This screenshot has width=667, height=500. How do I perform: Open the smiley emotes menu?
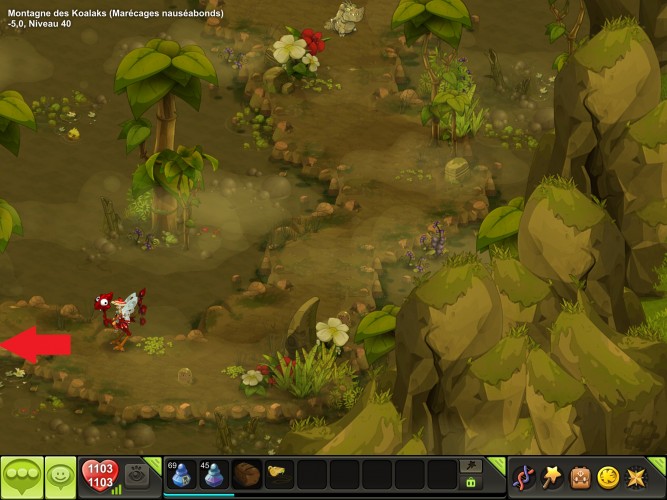[62, 477]
